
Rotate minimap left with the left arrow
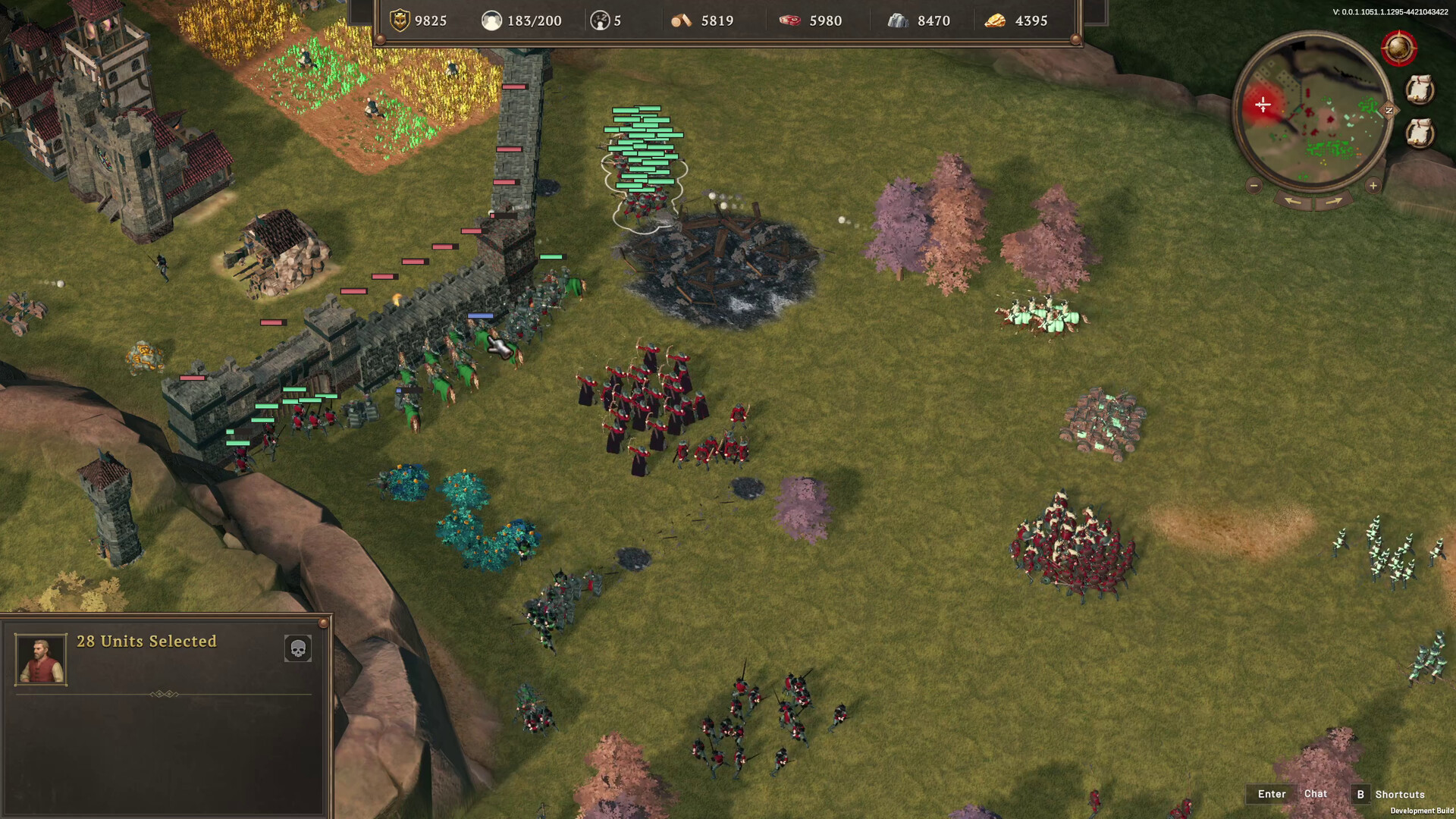1294,202
